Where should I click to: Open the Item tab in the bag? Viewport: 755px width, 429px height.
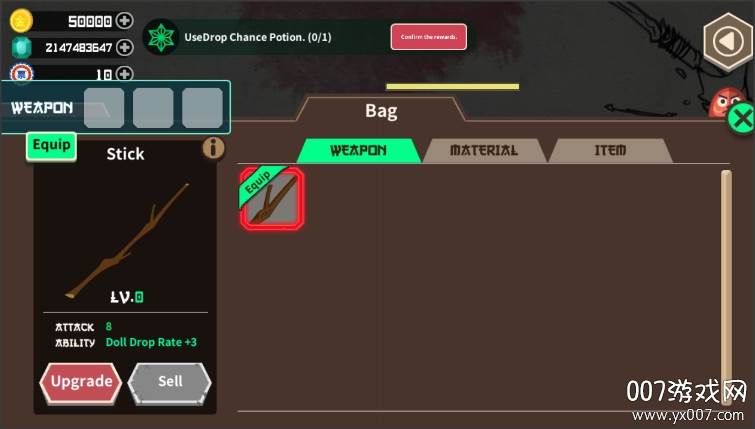(x=610, y=150)
